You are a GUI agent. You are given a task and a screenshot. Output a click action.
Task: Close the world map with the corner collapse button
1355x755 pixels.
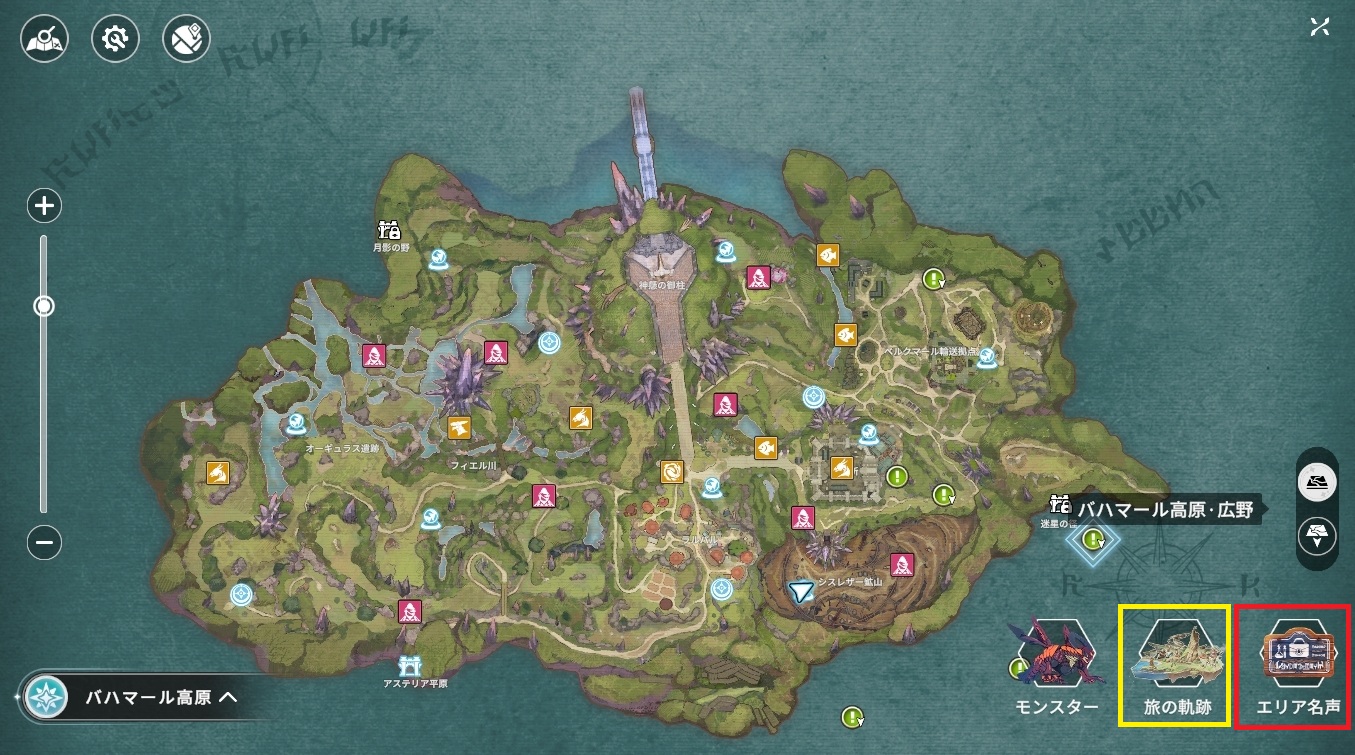point(1319,27)
